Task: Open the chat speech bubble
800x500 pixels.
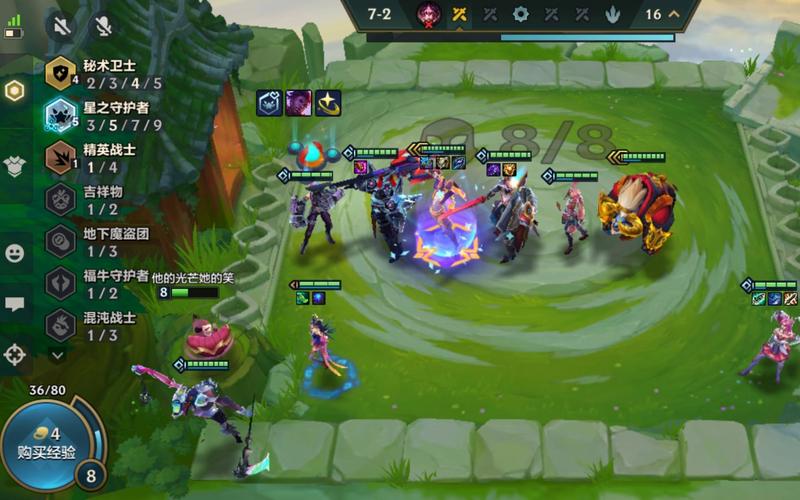Action: pos(14,305)
